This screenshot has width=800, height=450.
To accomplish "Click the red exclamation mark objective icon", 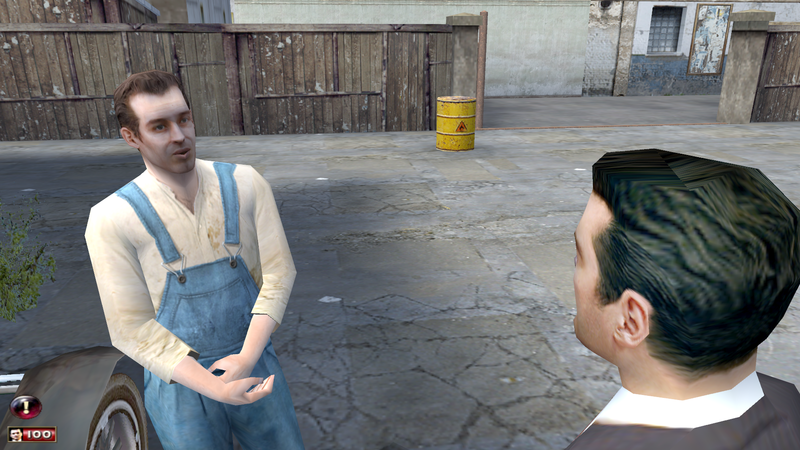I will (x=25, y=407).
